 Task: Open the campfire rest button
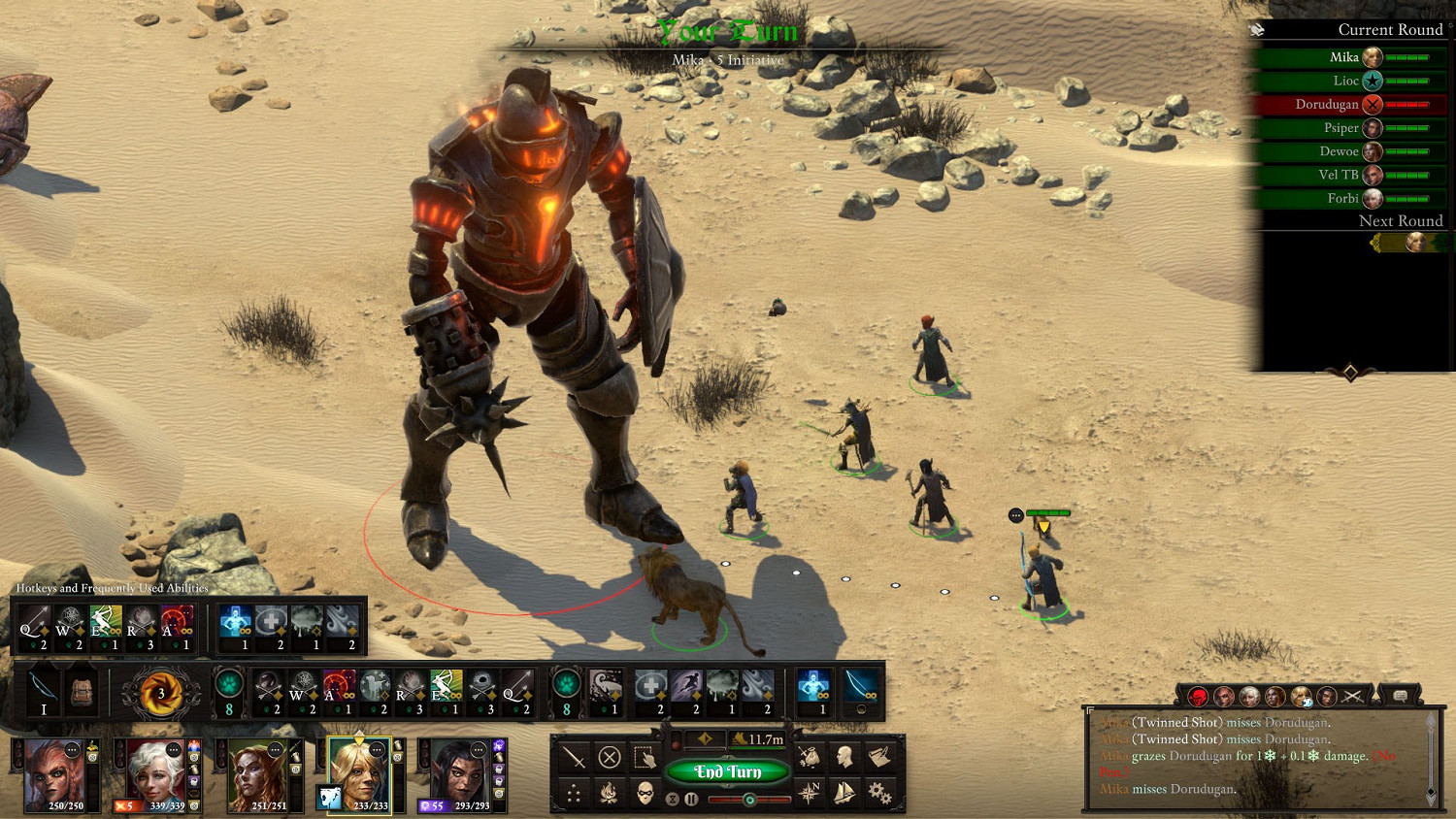610,794
